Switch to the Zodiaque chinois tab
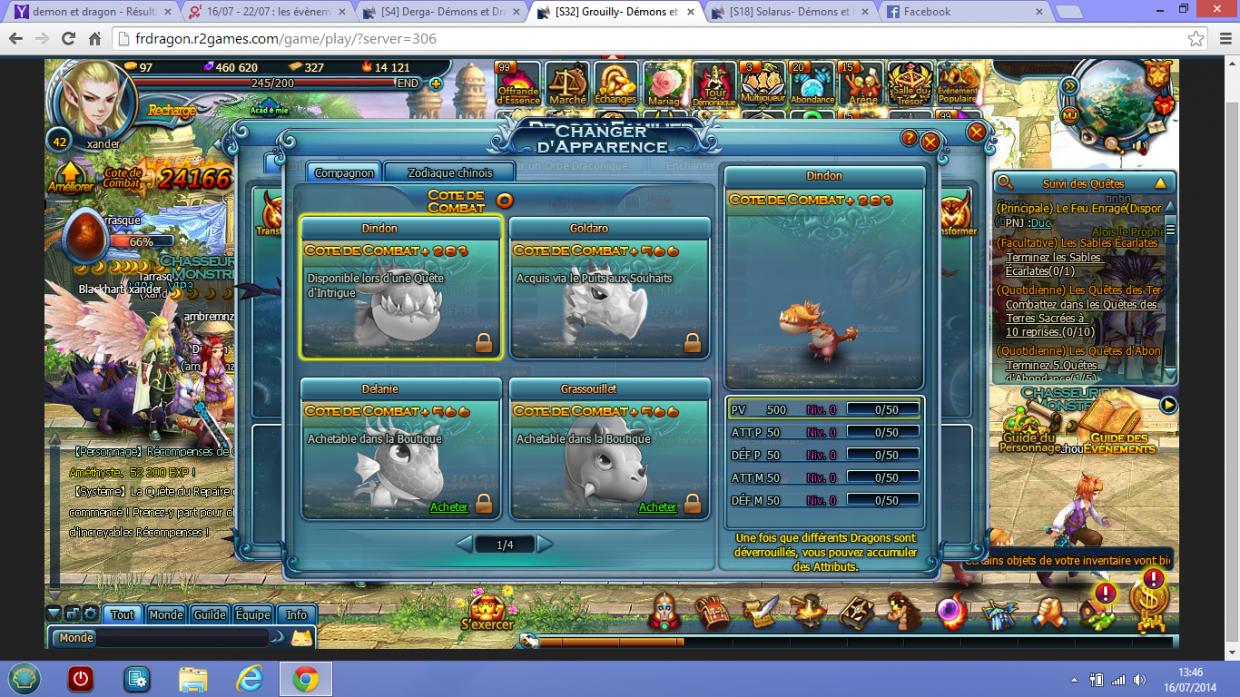 tap(449, 172)
